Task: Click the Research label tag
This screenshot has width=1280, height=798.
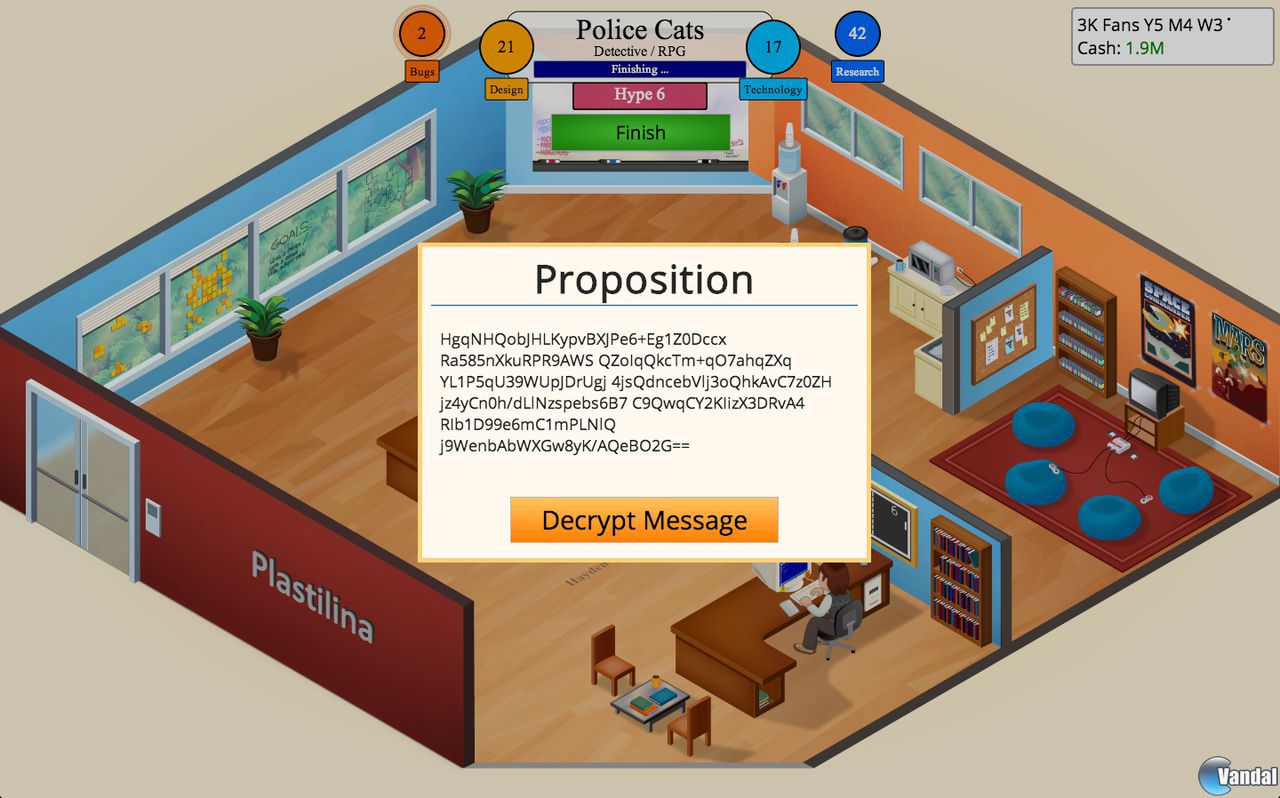Action: pos(855,71)
